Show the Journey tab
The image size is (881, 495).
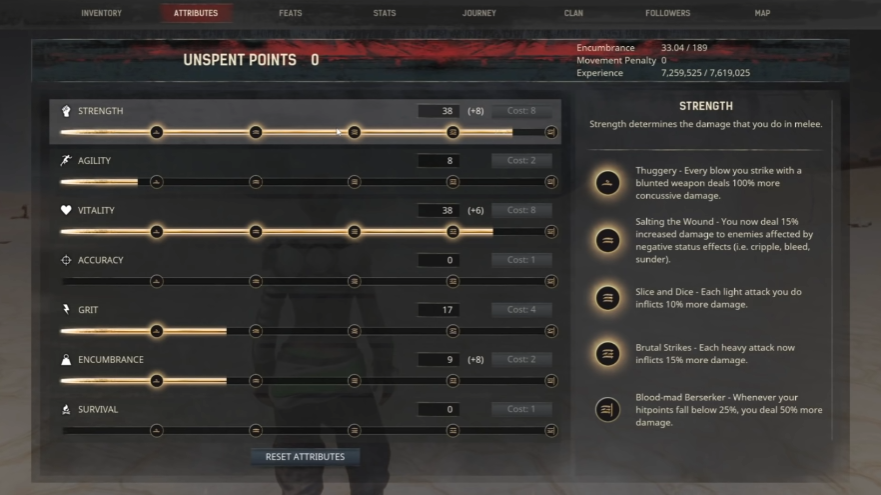(479, 13)
